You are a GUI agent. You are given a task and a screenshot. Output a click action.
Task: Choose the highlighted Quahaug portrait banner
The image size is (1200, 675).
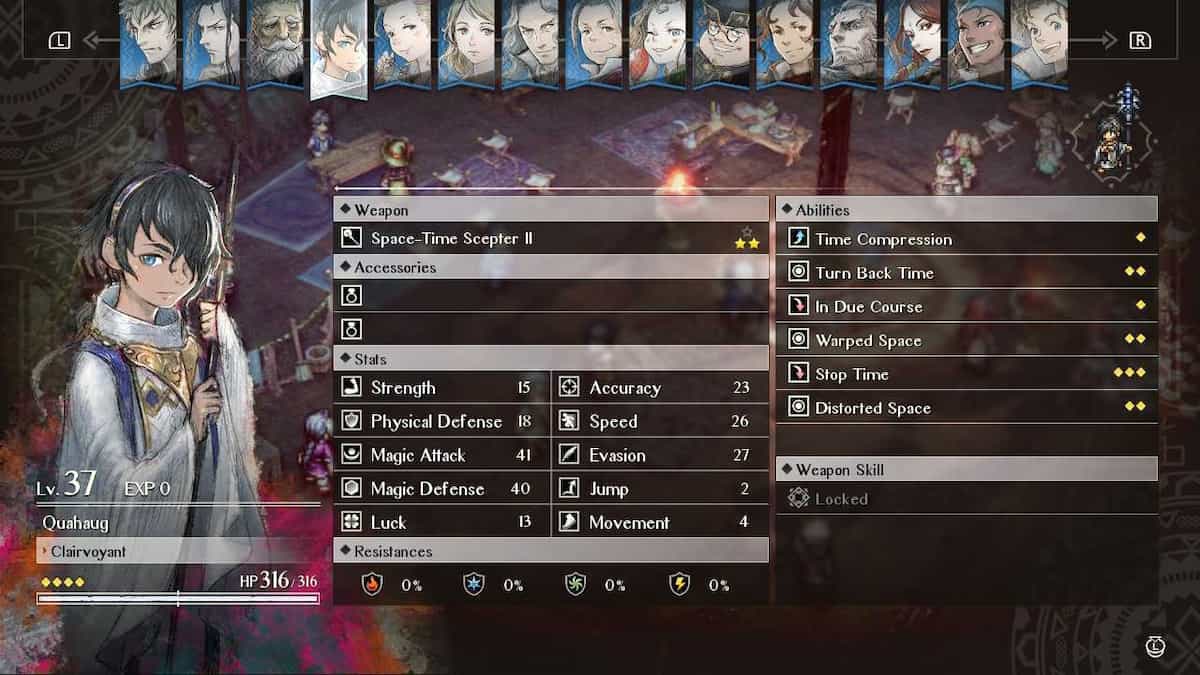coord(339,48)
